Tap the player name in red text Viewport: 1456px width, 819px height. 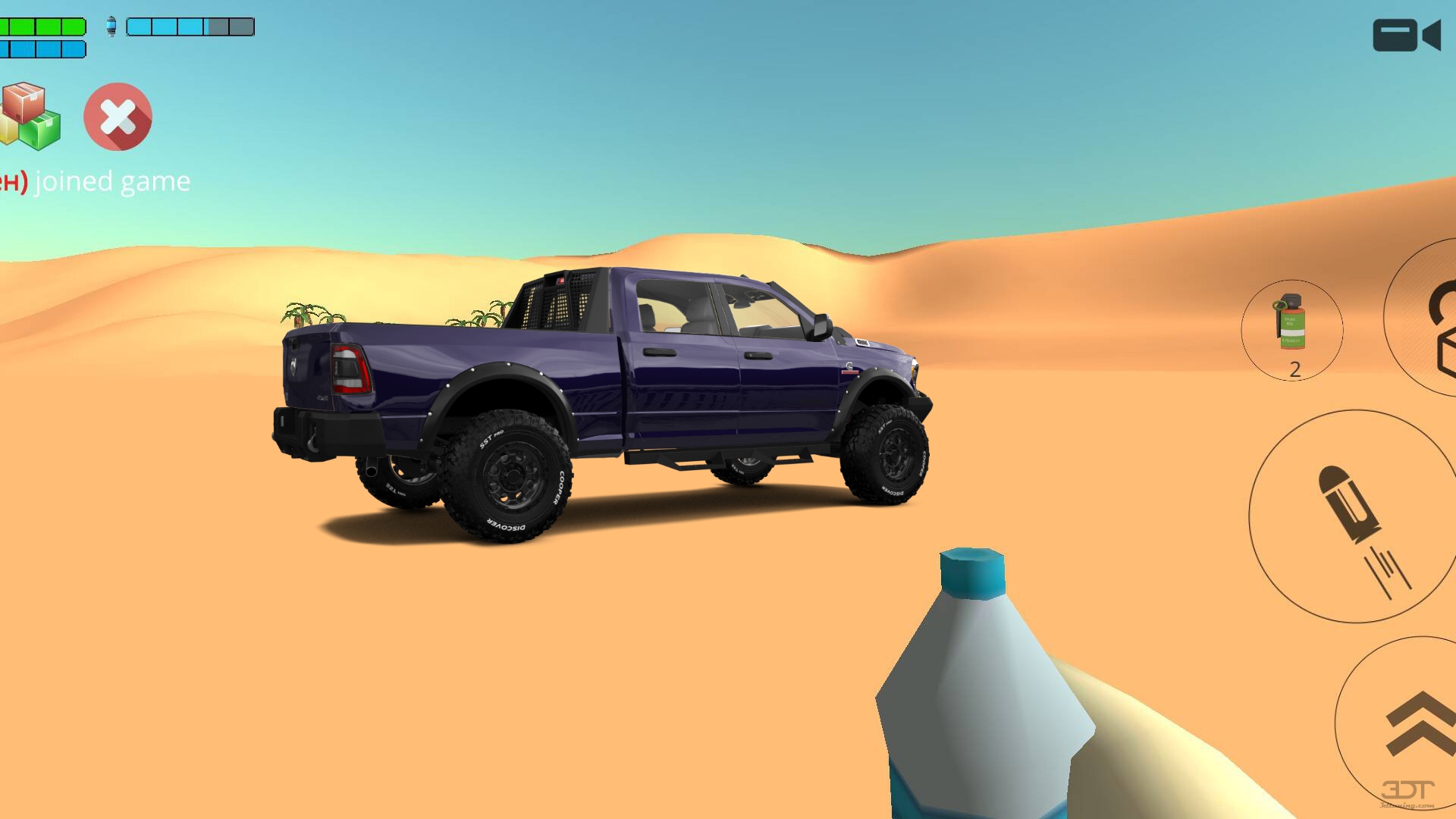click(x=15, y=180)
